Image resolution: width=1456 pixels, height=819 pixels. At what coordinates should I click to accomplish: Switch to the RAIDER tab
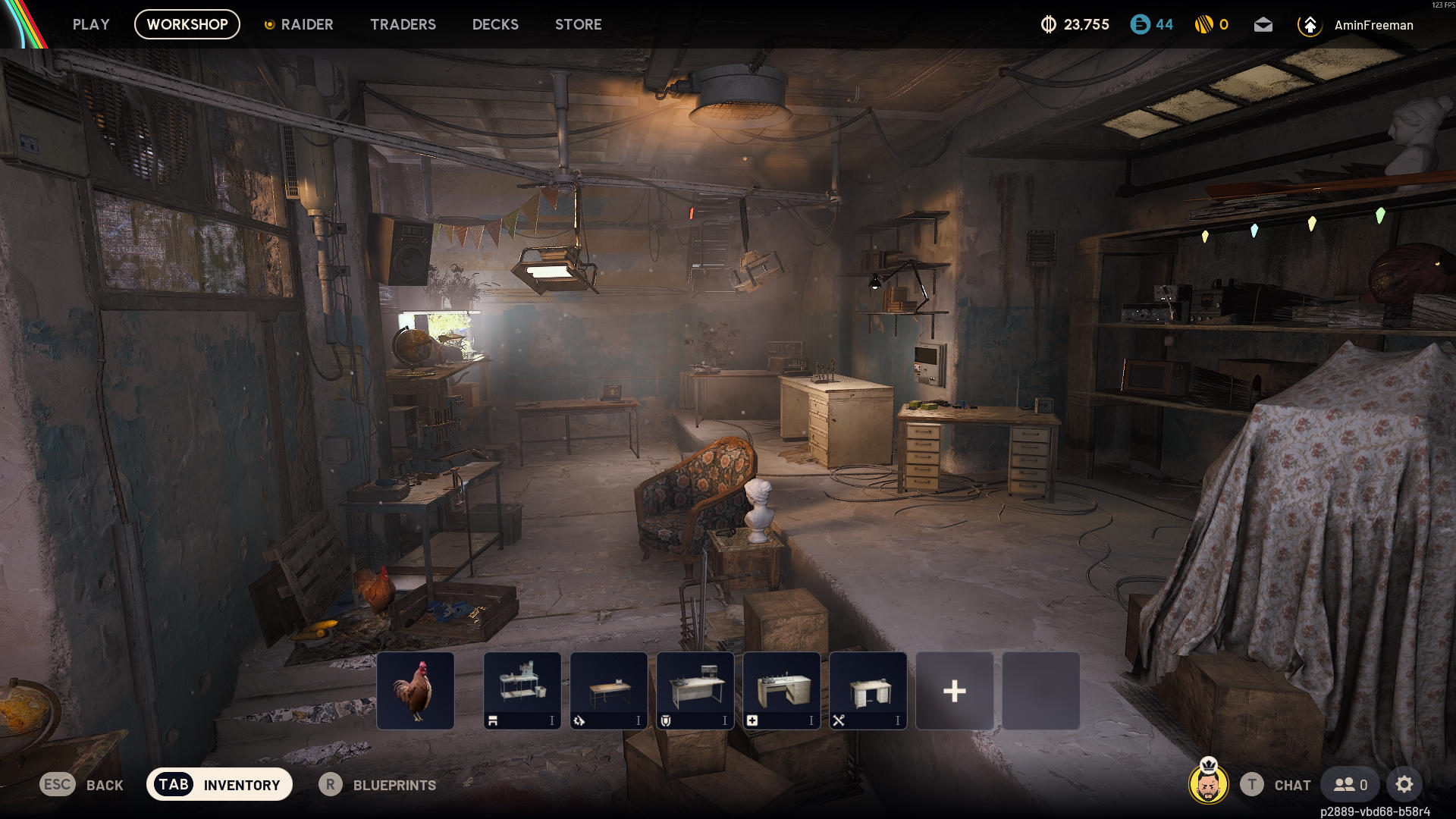point(299,24)
